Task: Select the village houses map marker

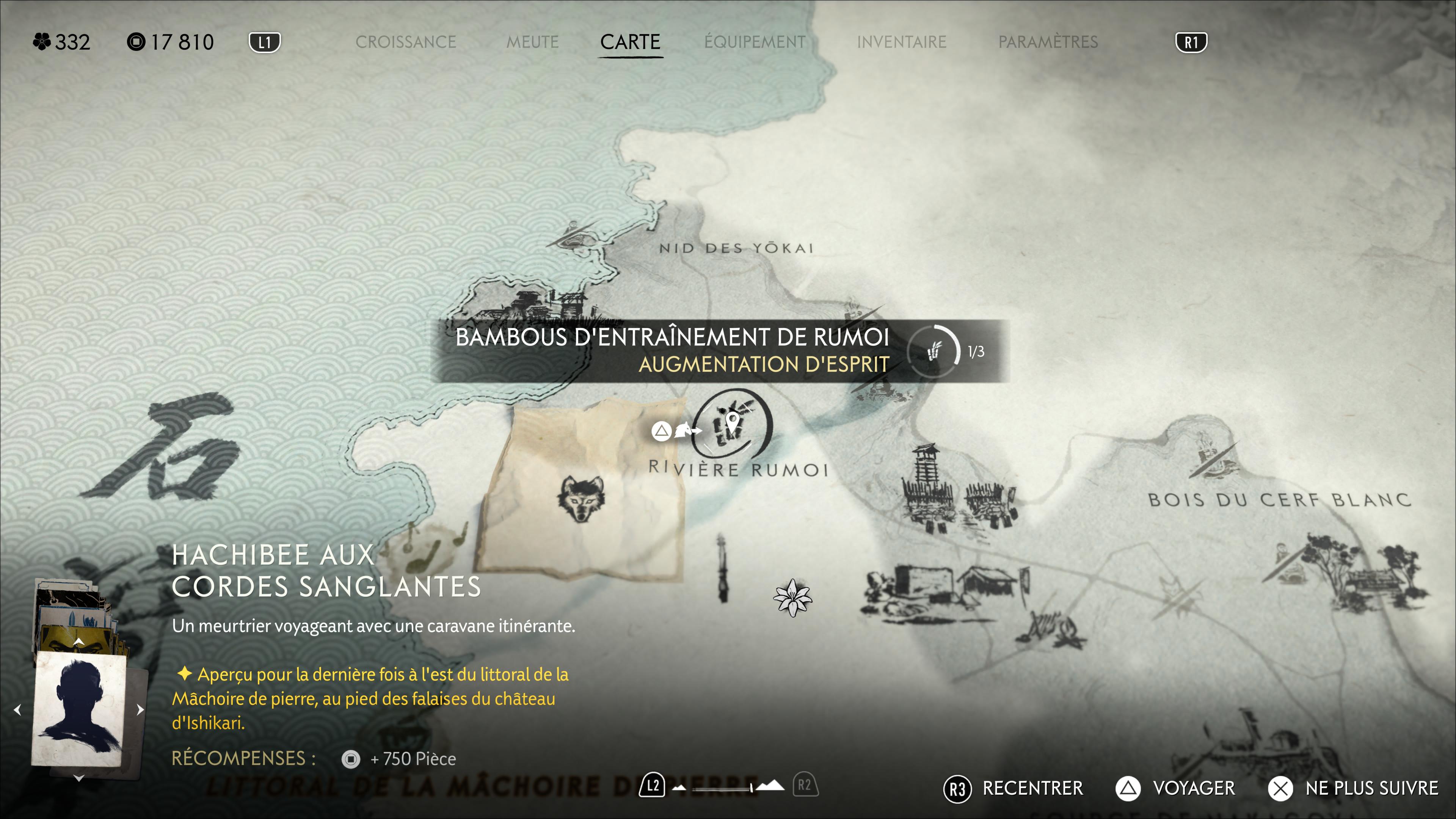Action: click(944, 588)
